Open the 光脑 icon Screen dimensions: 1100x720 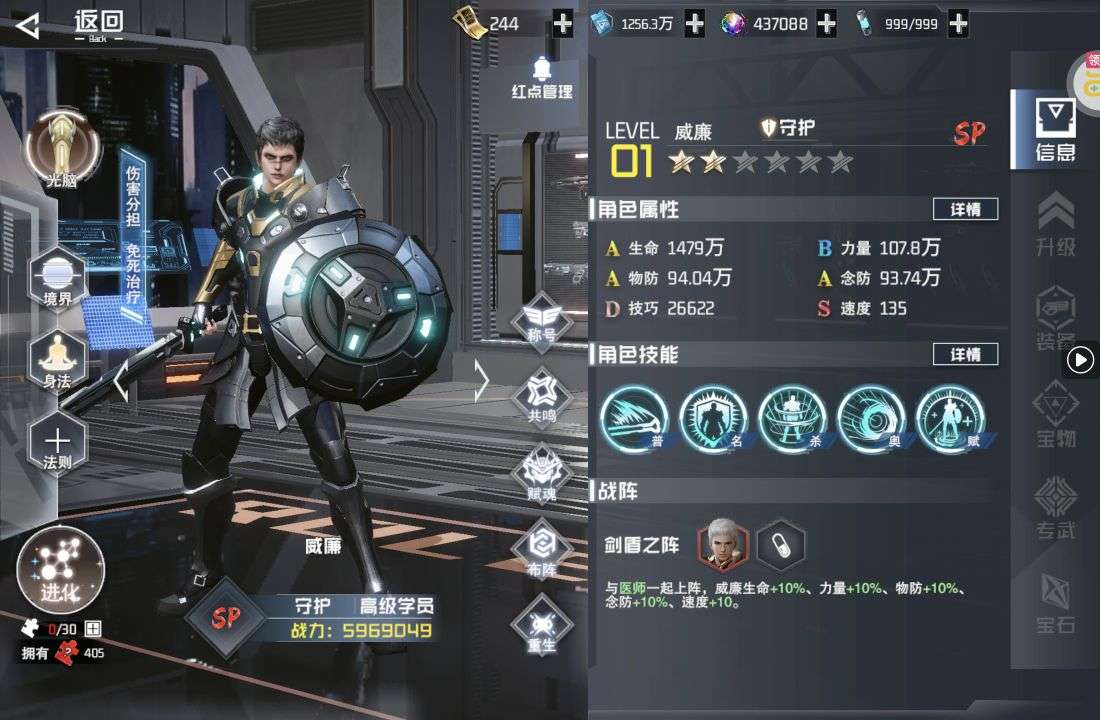point(62,150)
